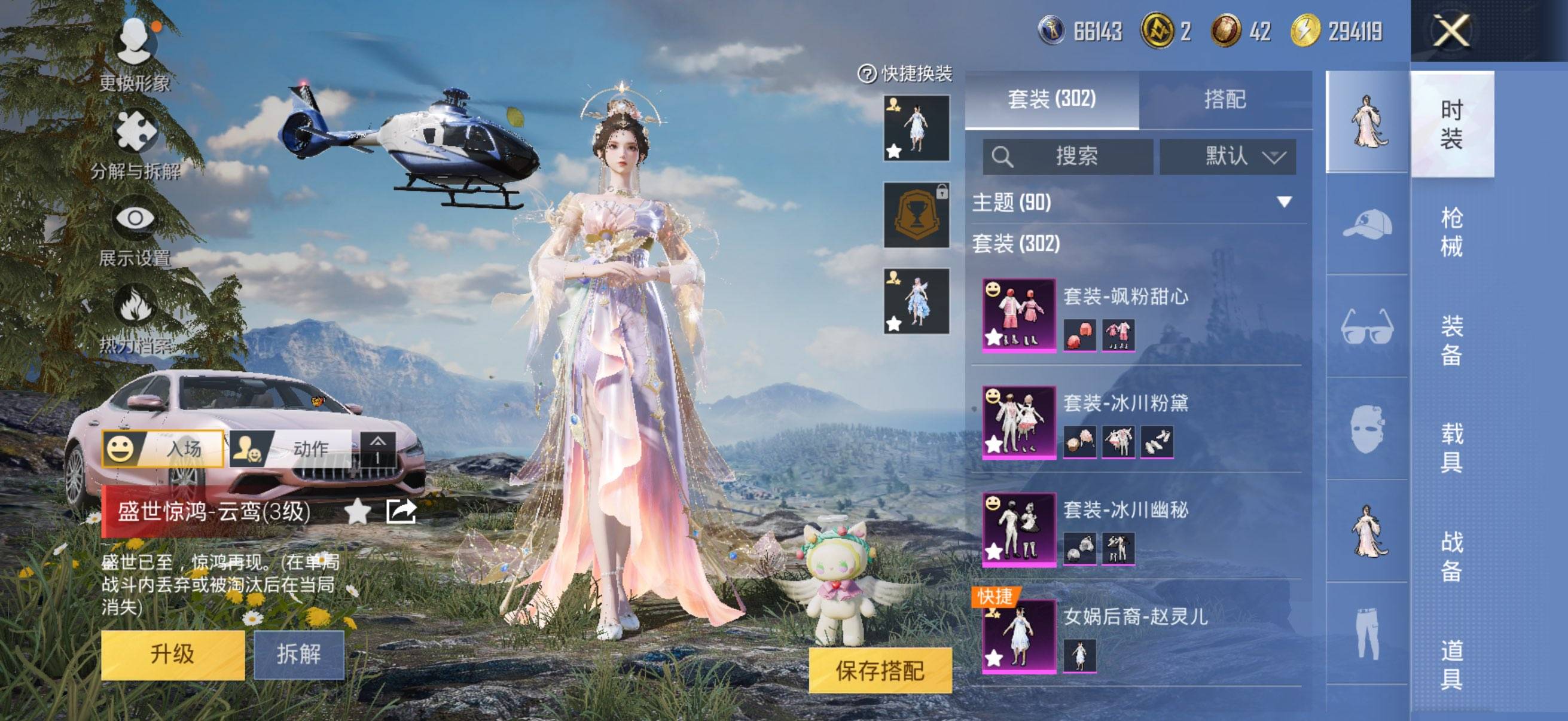The height and width of the screenshot is (721, 1568).
Task: Switch to the 枪械 weapons category
Action: pos(1451,232)
